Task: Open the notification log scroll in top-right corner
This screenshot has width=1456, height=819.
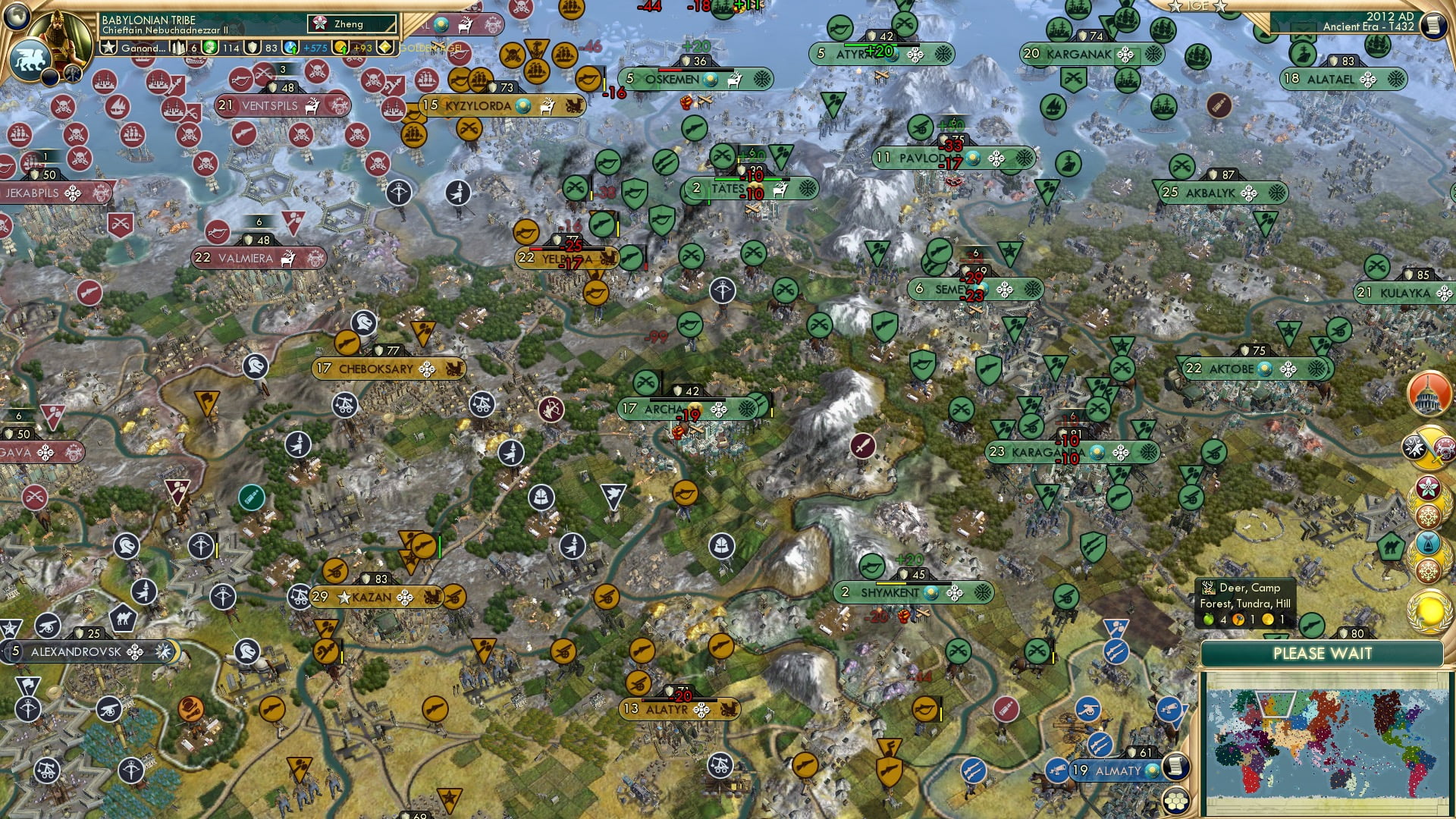Action: click(1436, 24)
